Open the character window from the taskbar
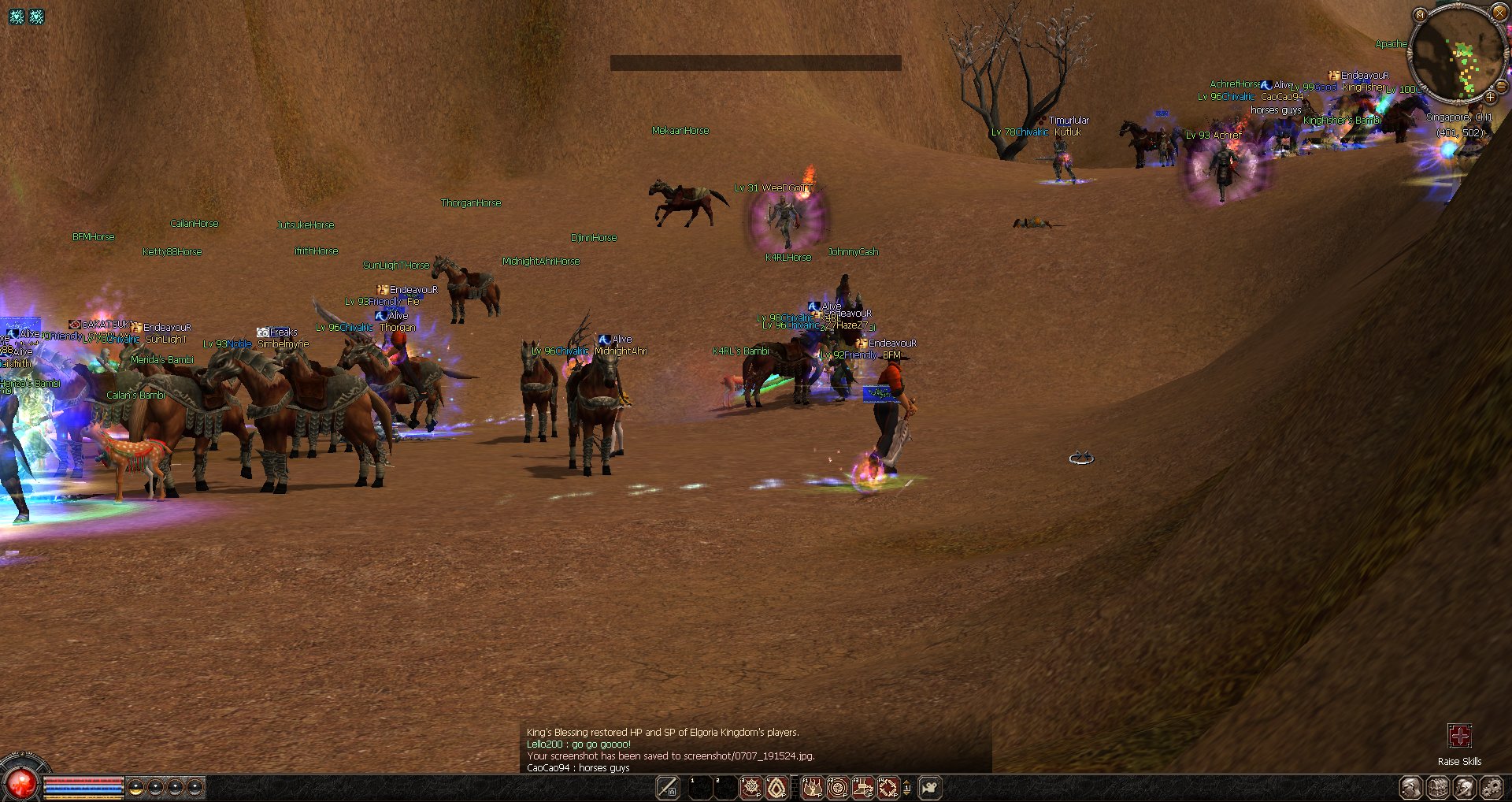This screenshot has width=1512, height=802. click(x=1411, y=787)
